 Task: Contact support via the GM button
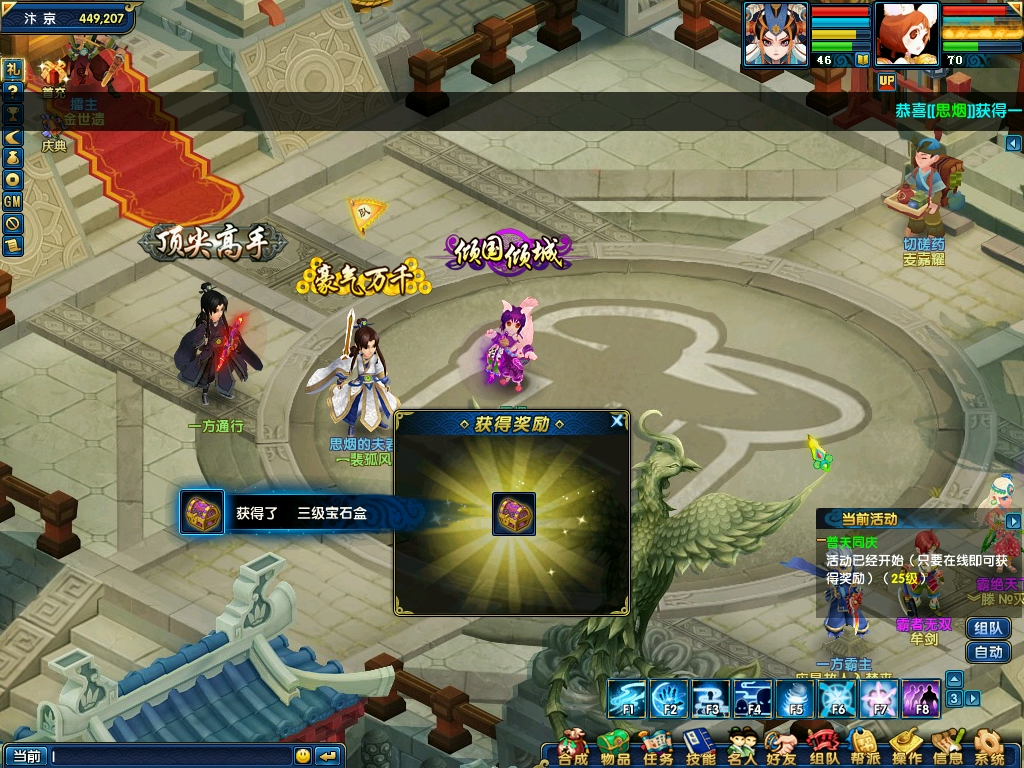(12, 201)
